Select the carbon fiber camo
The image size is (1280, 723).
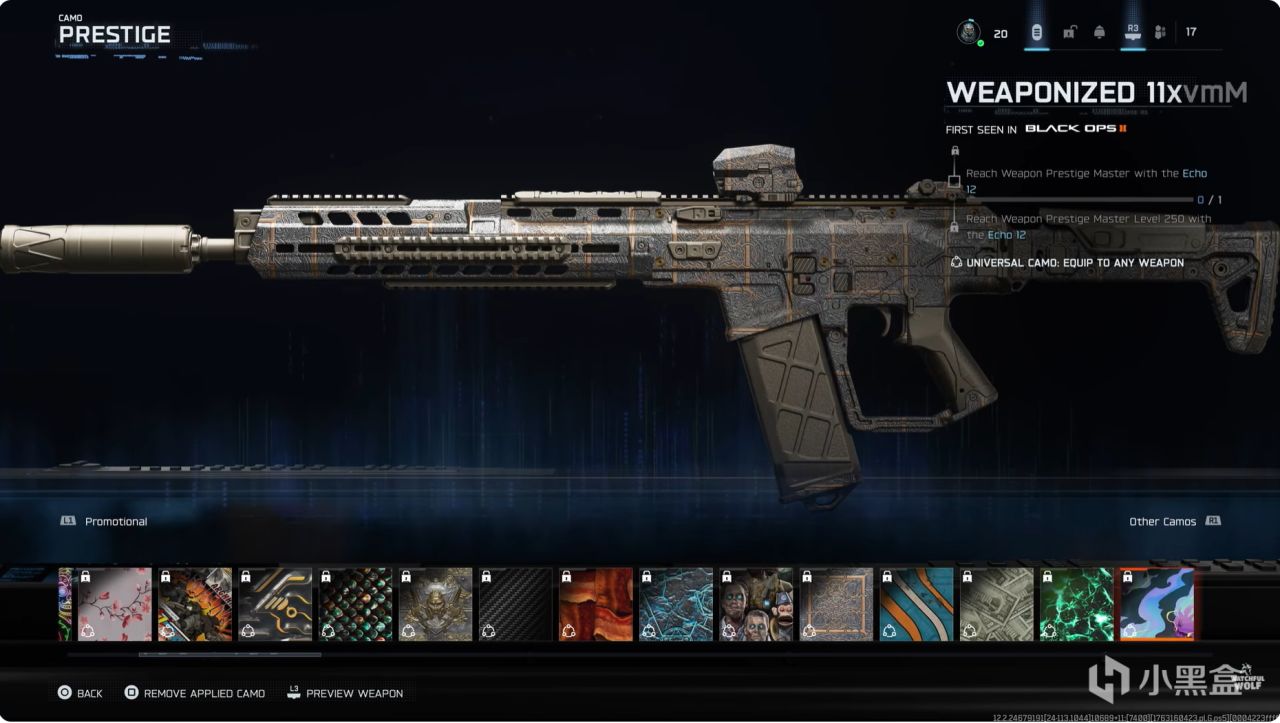click(x=516, y=604)
